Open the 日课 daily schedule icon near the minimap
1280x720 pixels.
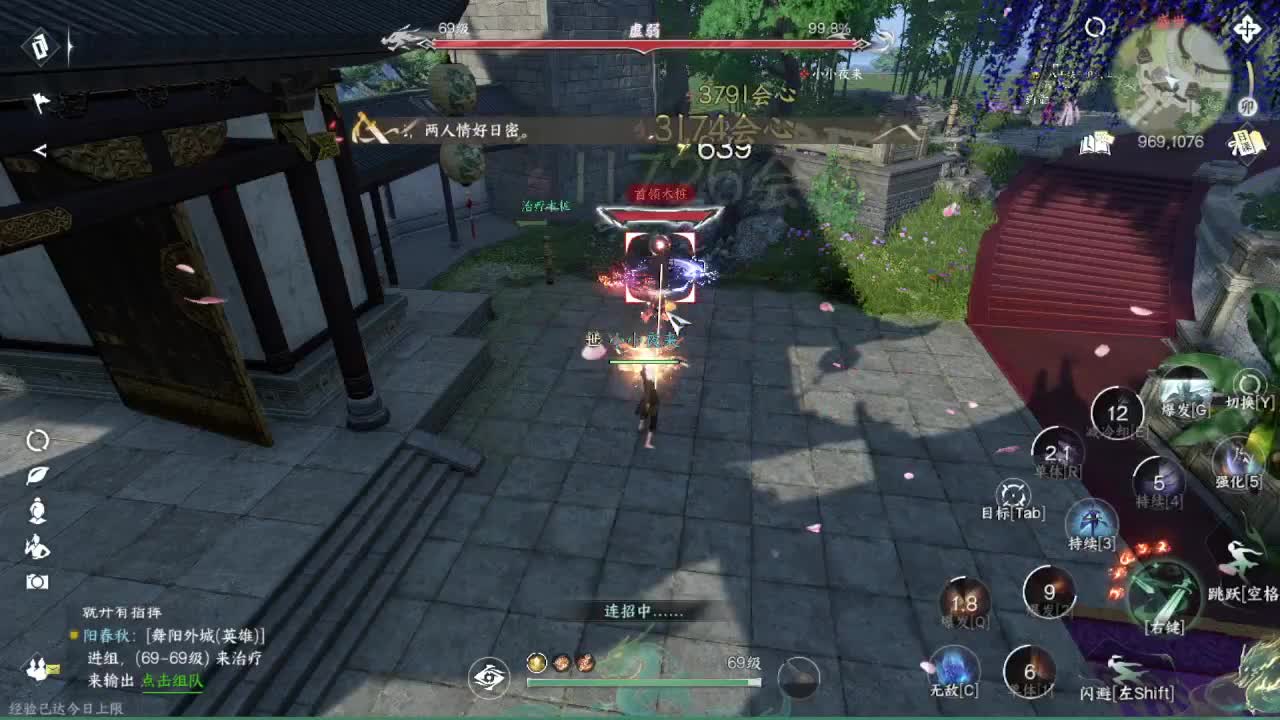1245,143
